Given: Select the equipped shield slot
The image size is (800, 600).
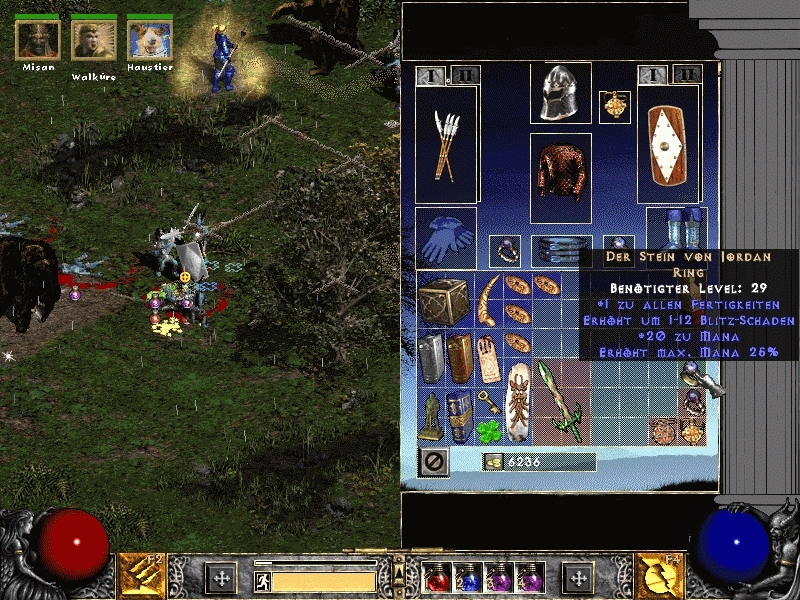Looking at the screenshot, I should click(x=671, y=145).
